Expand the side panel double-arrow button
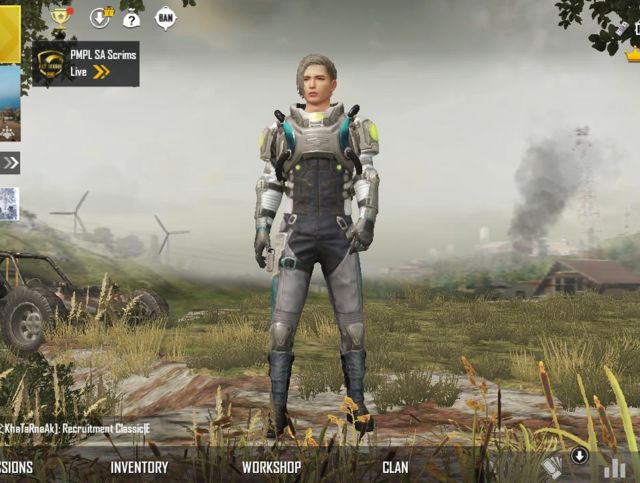This screenshot has width=640, height=483. [10, 162]
